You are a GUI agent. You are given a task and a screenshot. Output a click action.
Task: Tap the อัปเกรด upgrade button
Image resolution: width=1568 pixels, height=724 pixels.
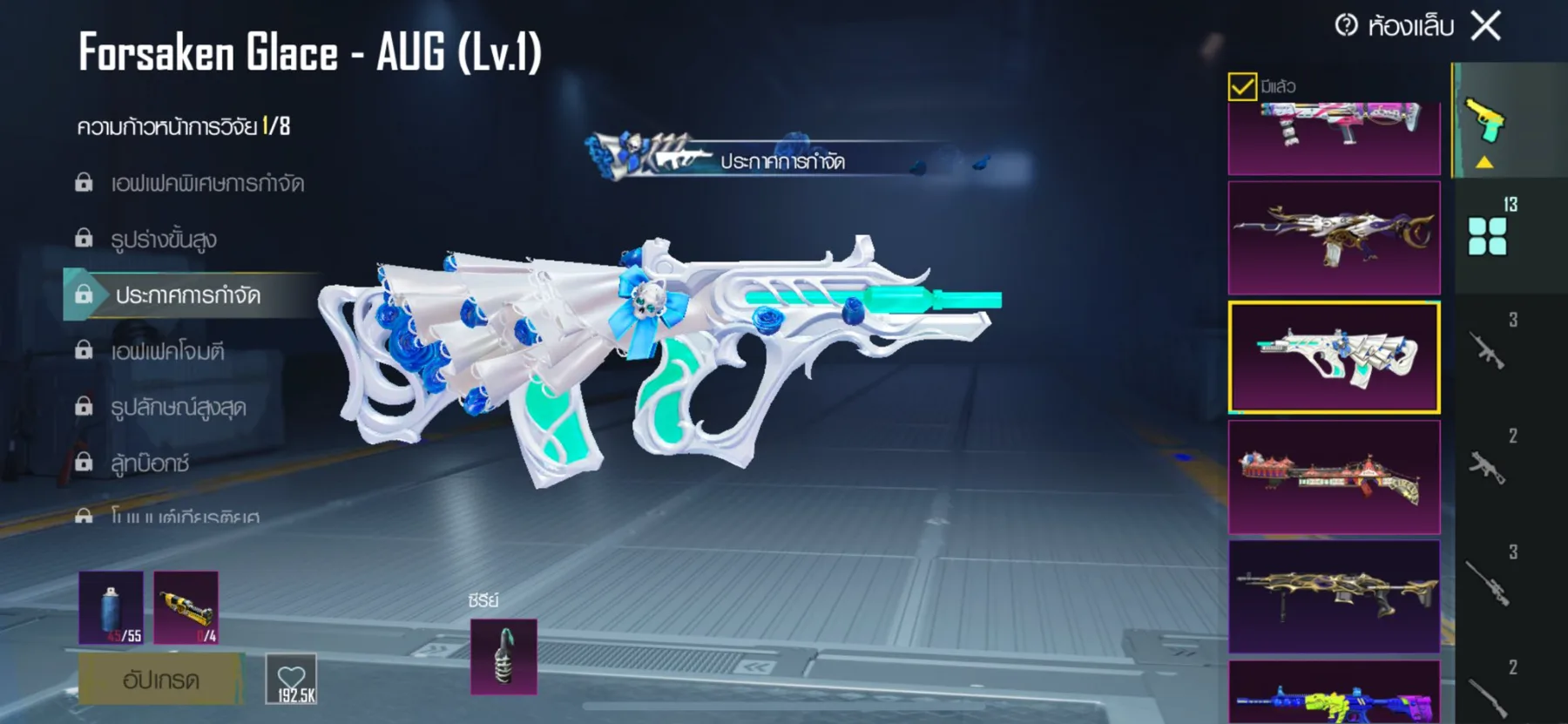[x=160, y=680]
